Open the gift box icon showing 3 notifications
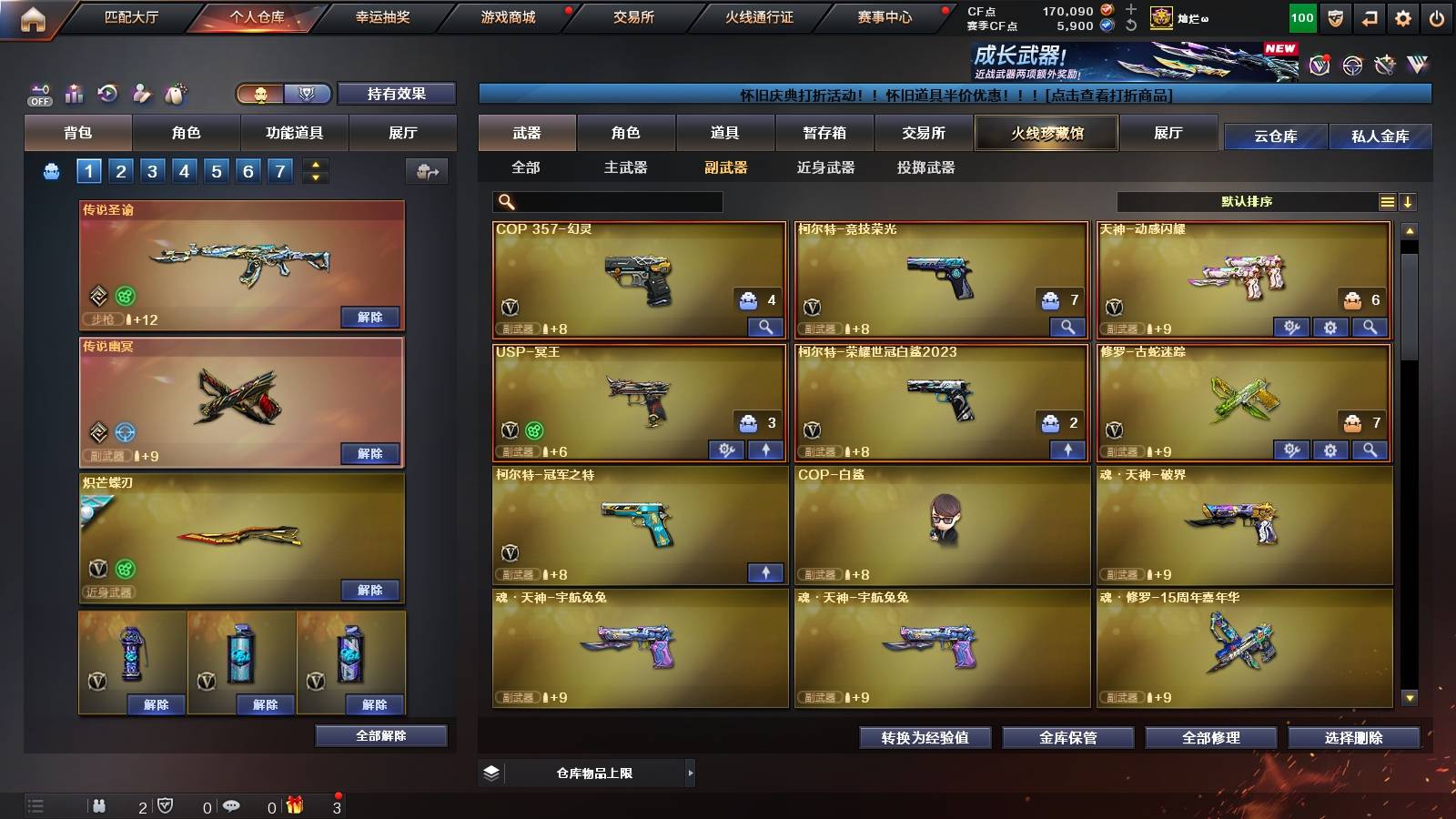Screen dimensions: 1456x819 click(x=295, y=805)
